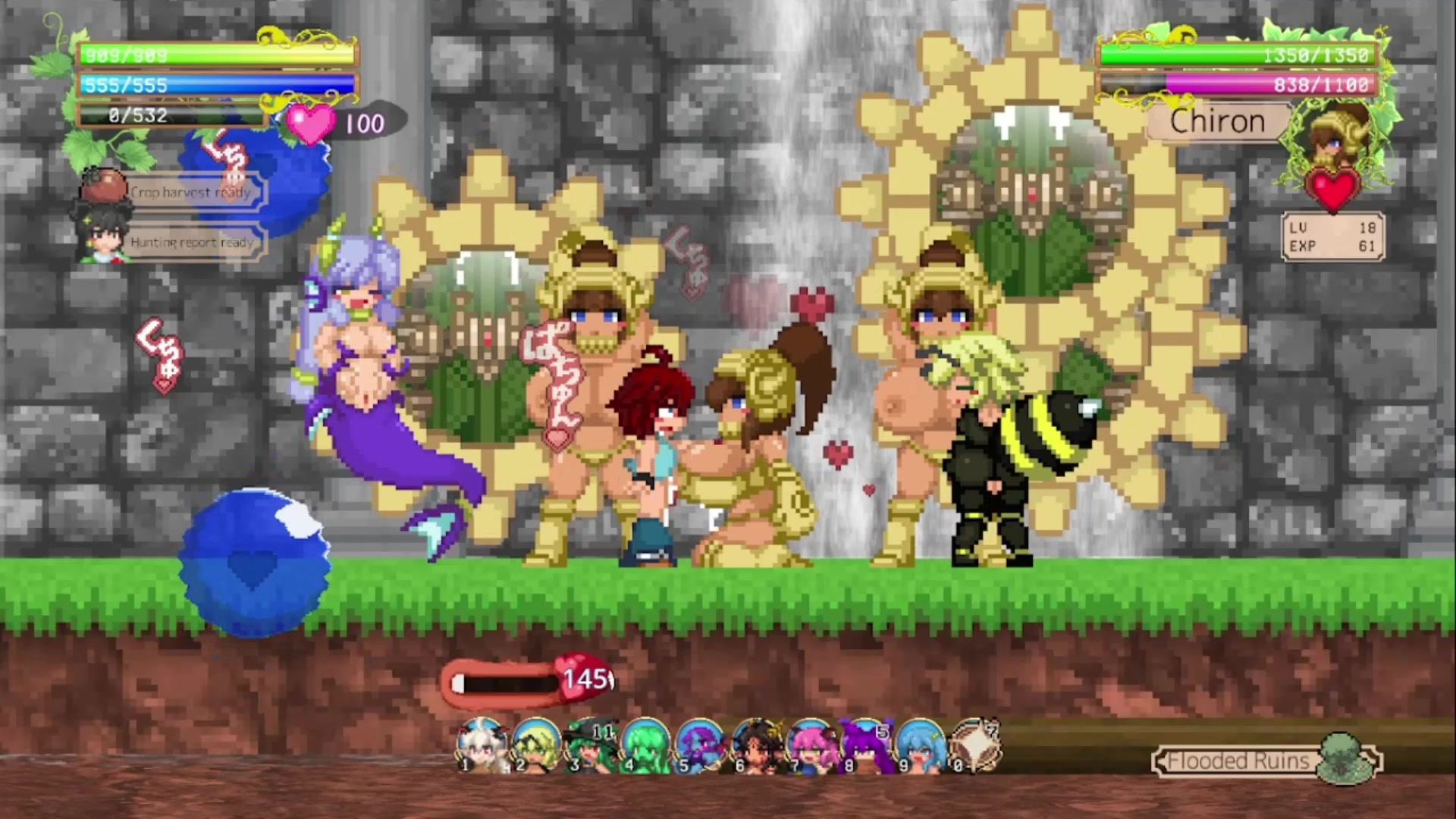
Task: Select the green-haired witch in slot 3
Action: pos(591,745)
